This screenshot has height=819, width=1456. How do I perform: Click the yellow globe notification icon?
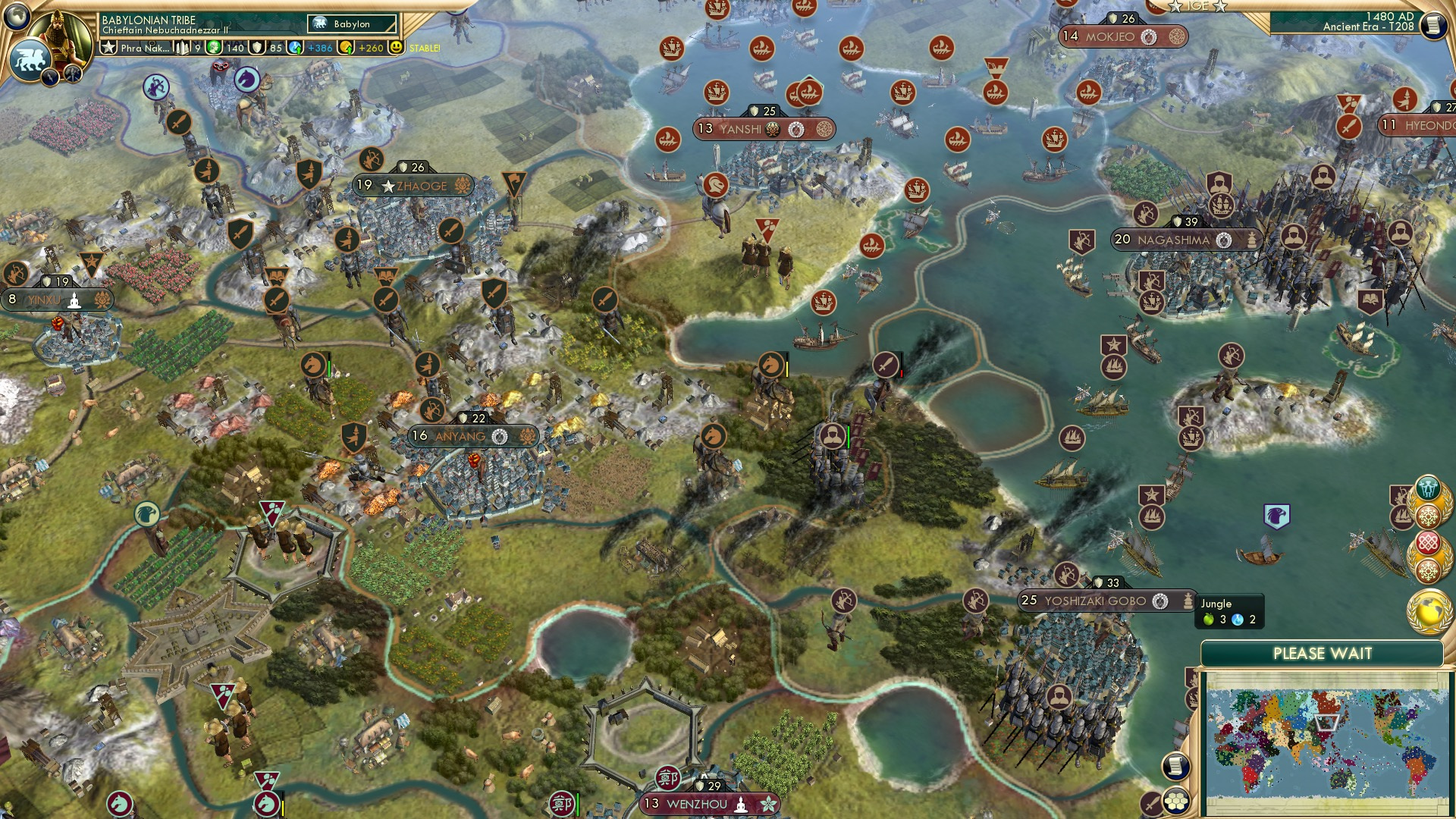click(x=1429, y=610)
